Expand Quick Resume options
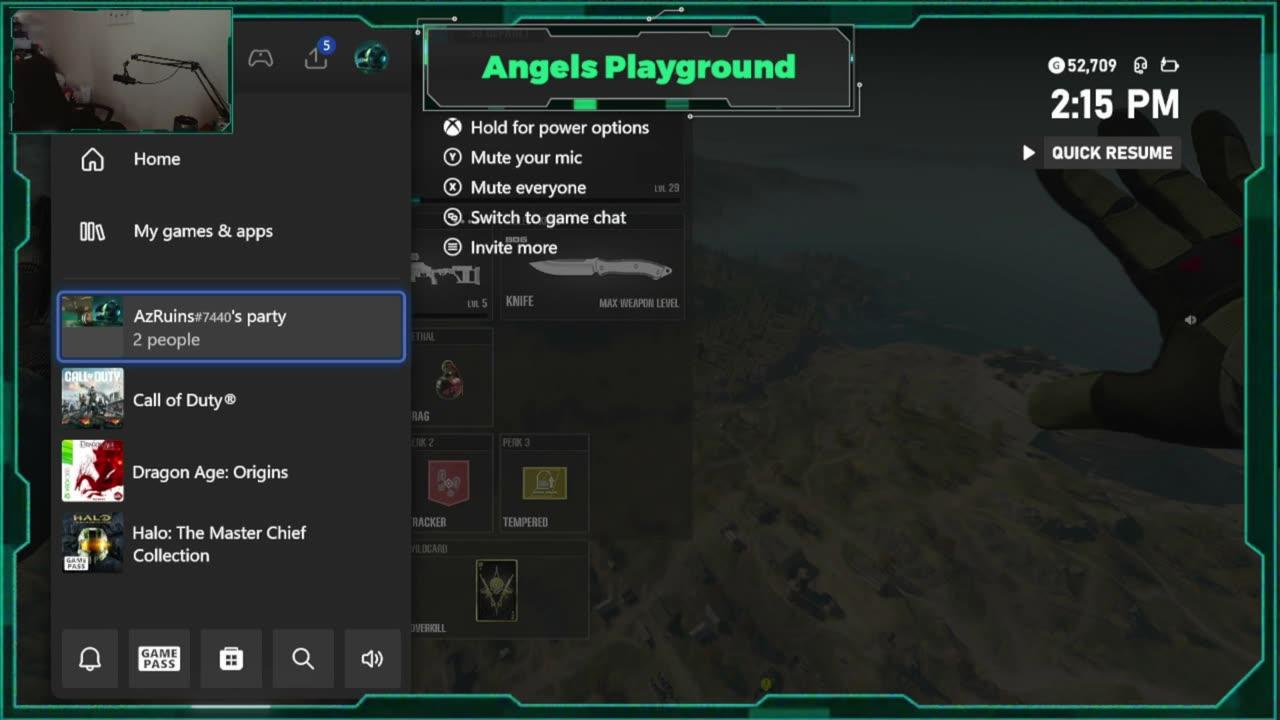 click(x=1029, y=152)
